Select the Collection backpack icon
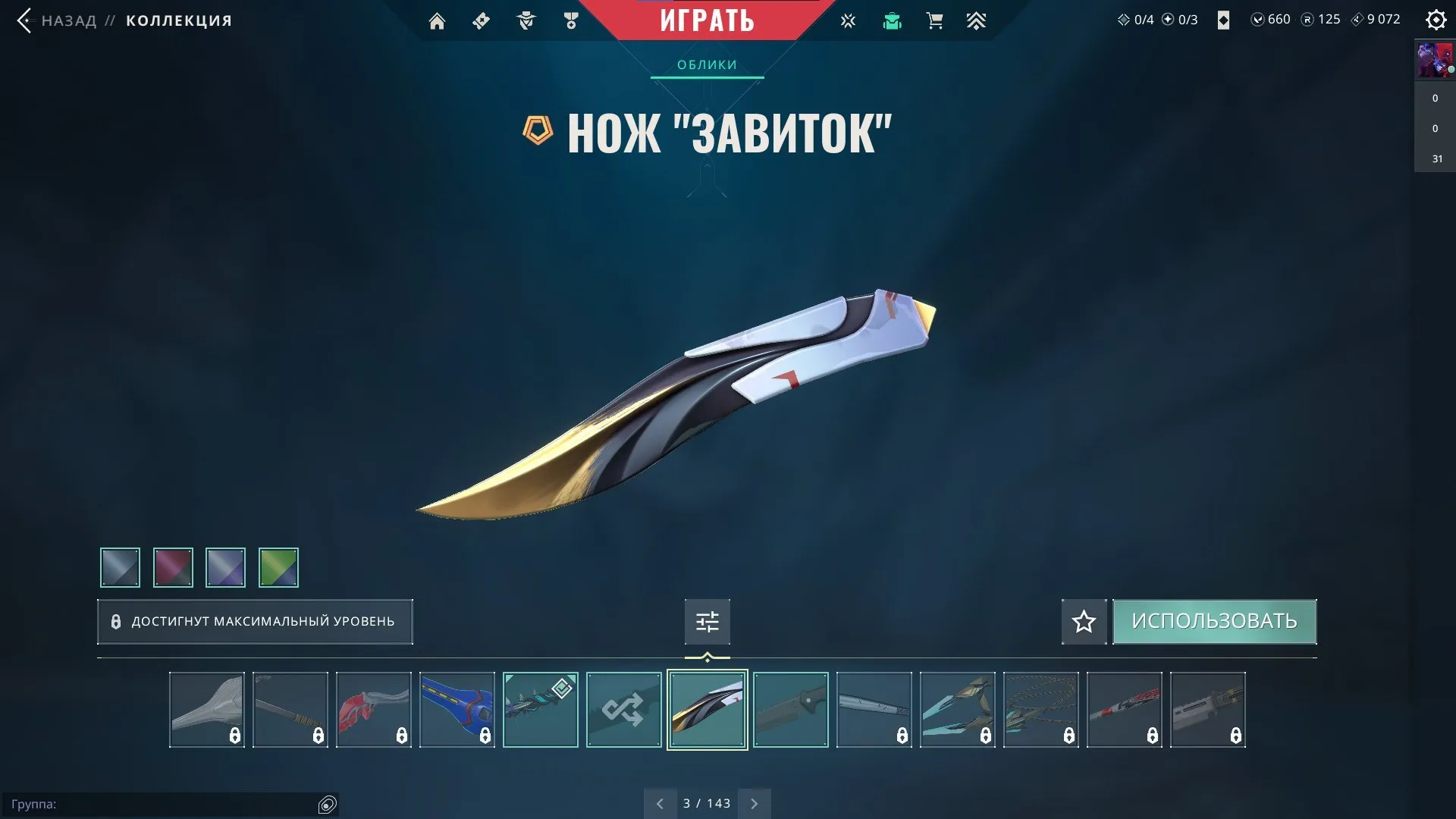Viewport: 1456px width, 819px height. [x=892, y=20]
